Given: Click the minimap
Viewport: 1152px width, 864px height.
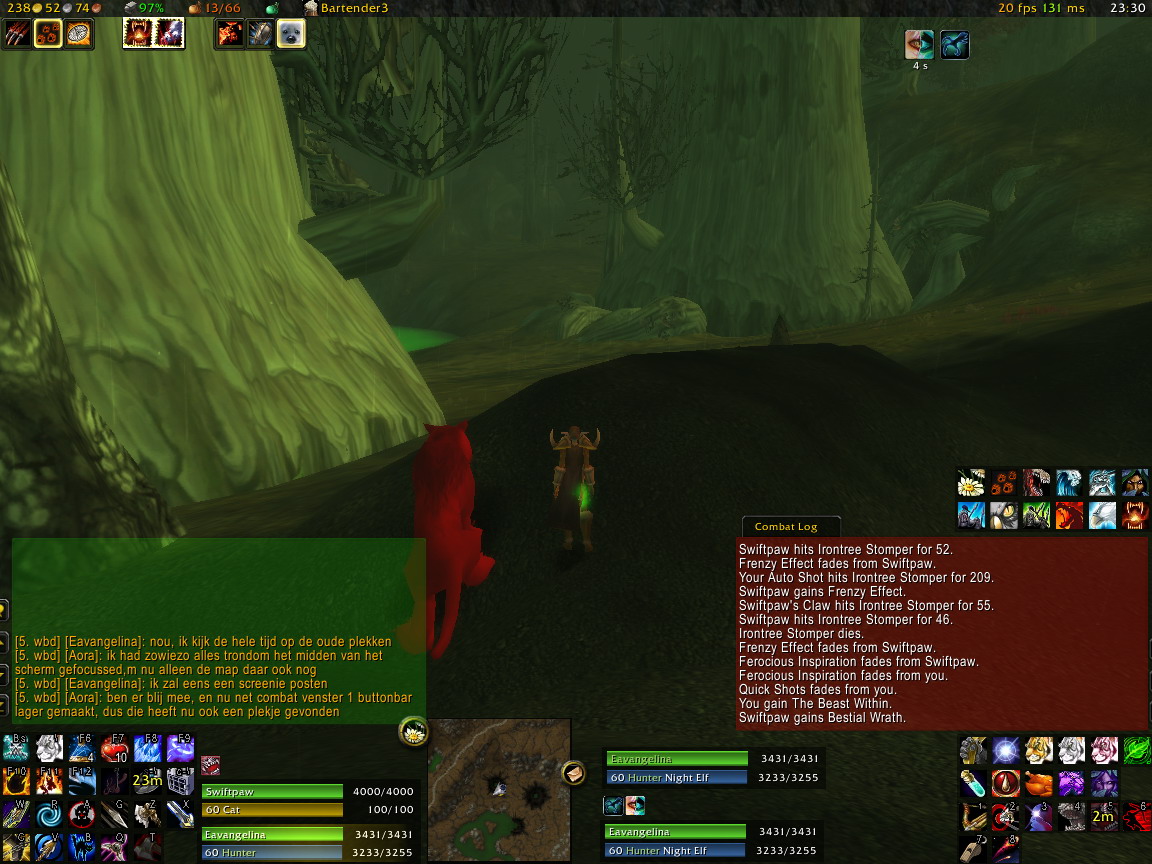Looking at the screenshot, I should pos(498,790).
